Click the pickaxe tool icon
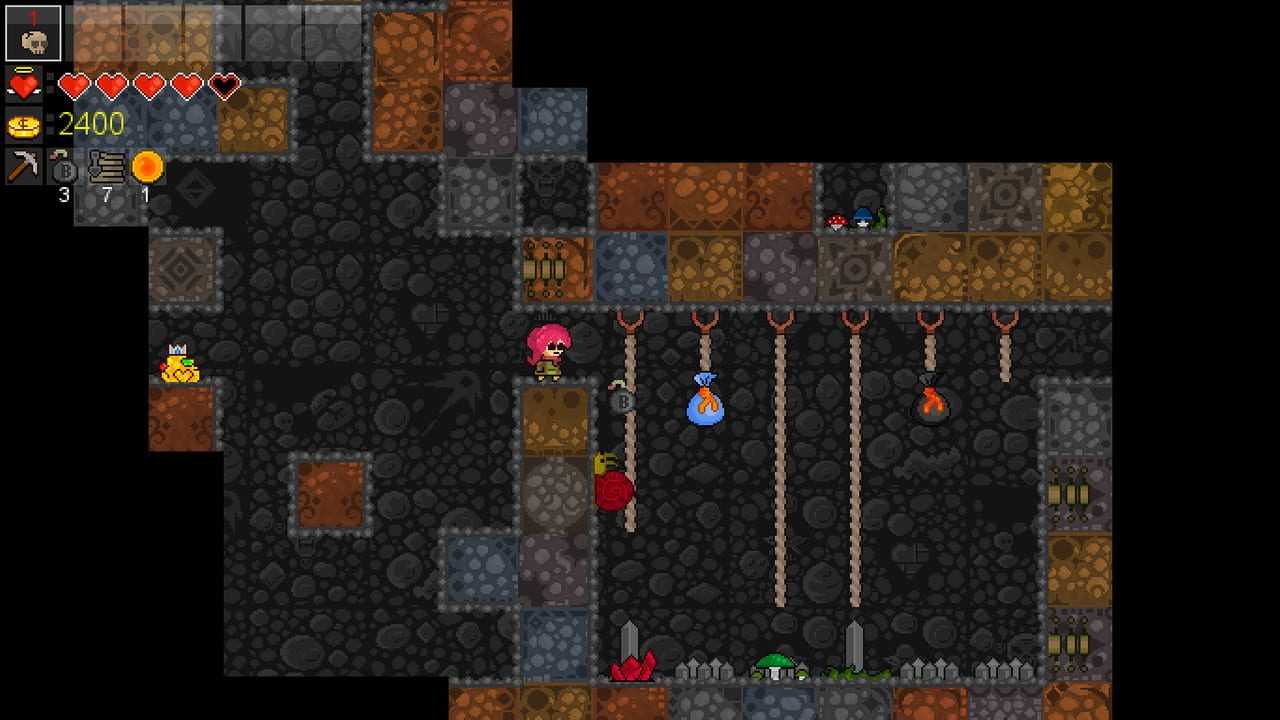1280x720 pixels. click(x=23, y=166)
